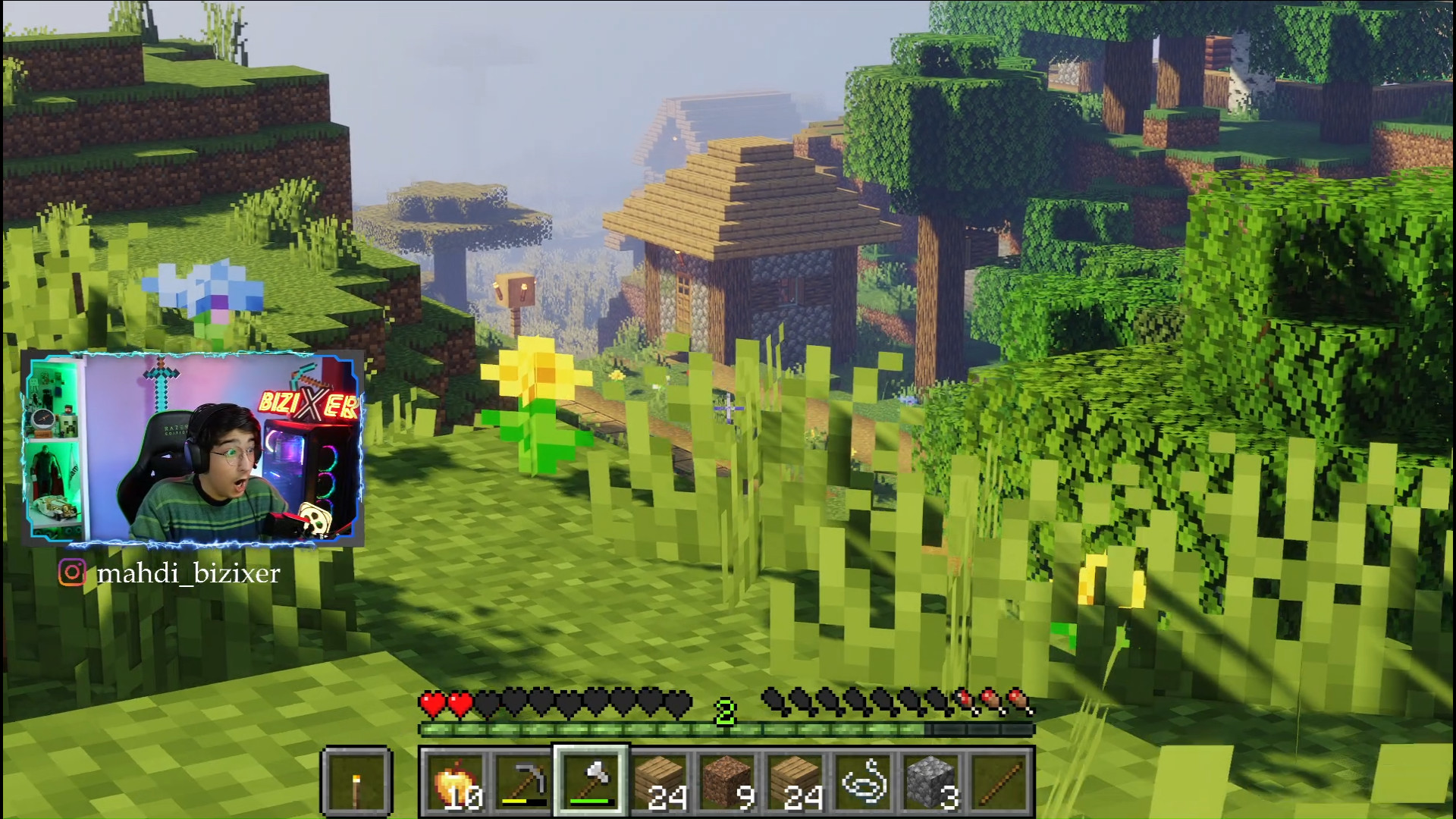Pick the string item slot
The width and height of the screenshot is (1456, 819).
(864, 782)
